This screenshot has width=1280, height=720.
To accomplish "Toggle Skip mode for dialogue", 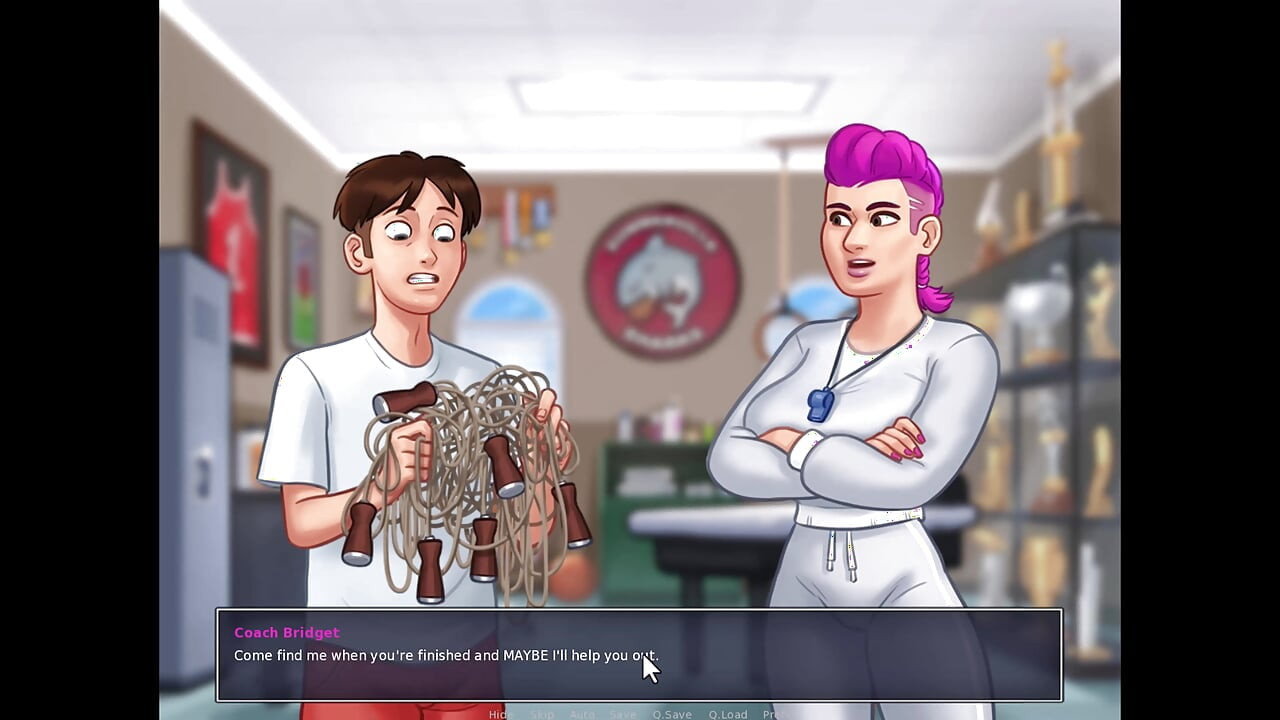I will point(542,714).
